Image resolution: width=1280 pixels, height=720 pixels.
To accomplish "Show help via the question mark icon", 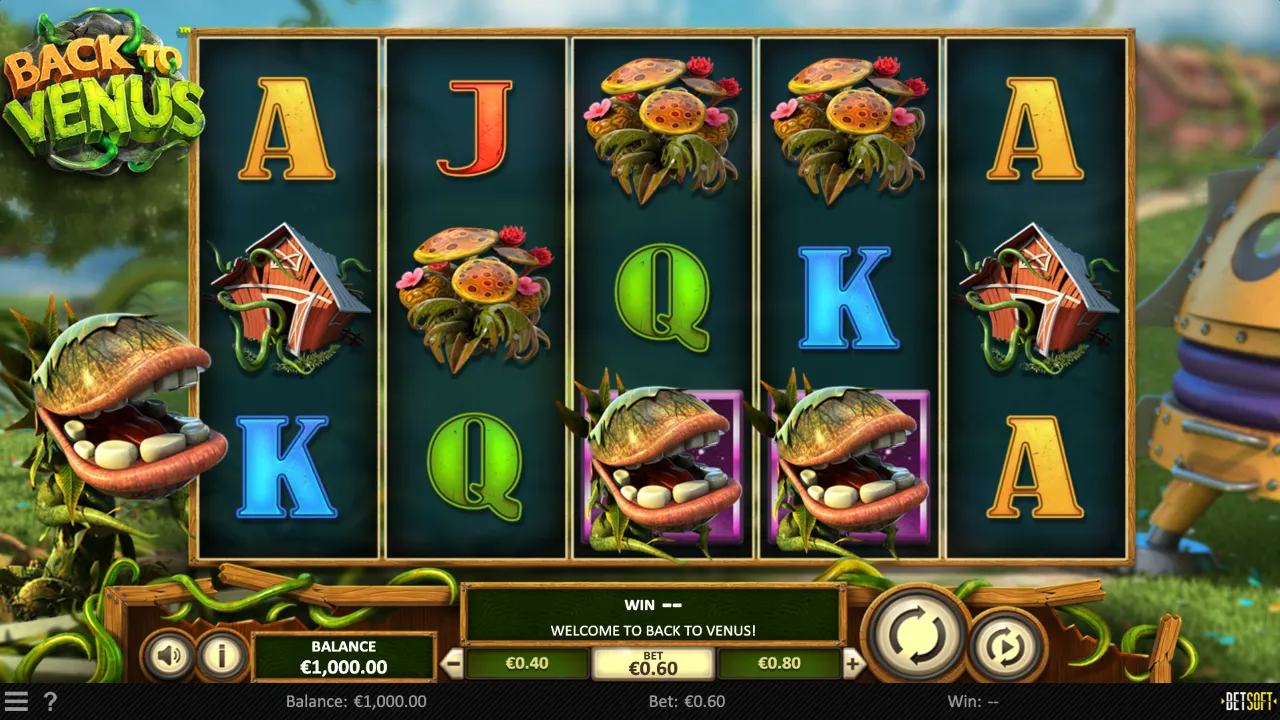I will point(49,701).
